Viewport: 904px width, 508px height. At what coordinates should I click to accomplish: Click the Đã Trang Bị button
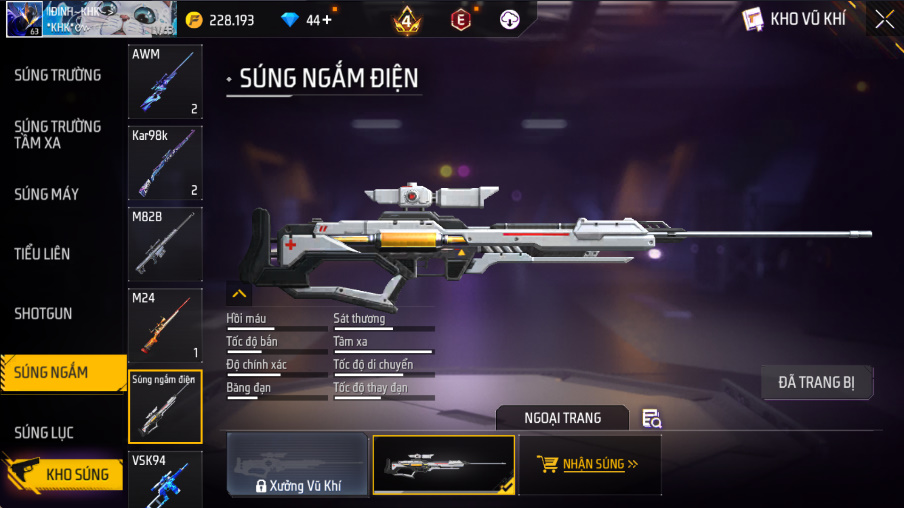click(816, 382)
